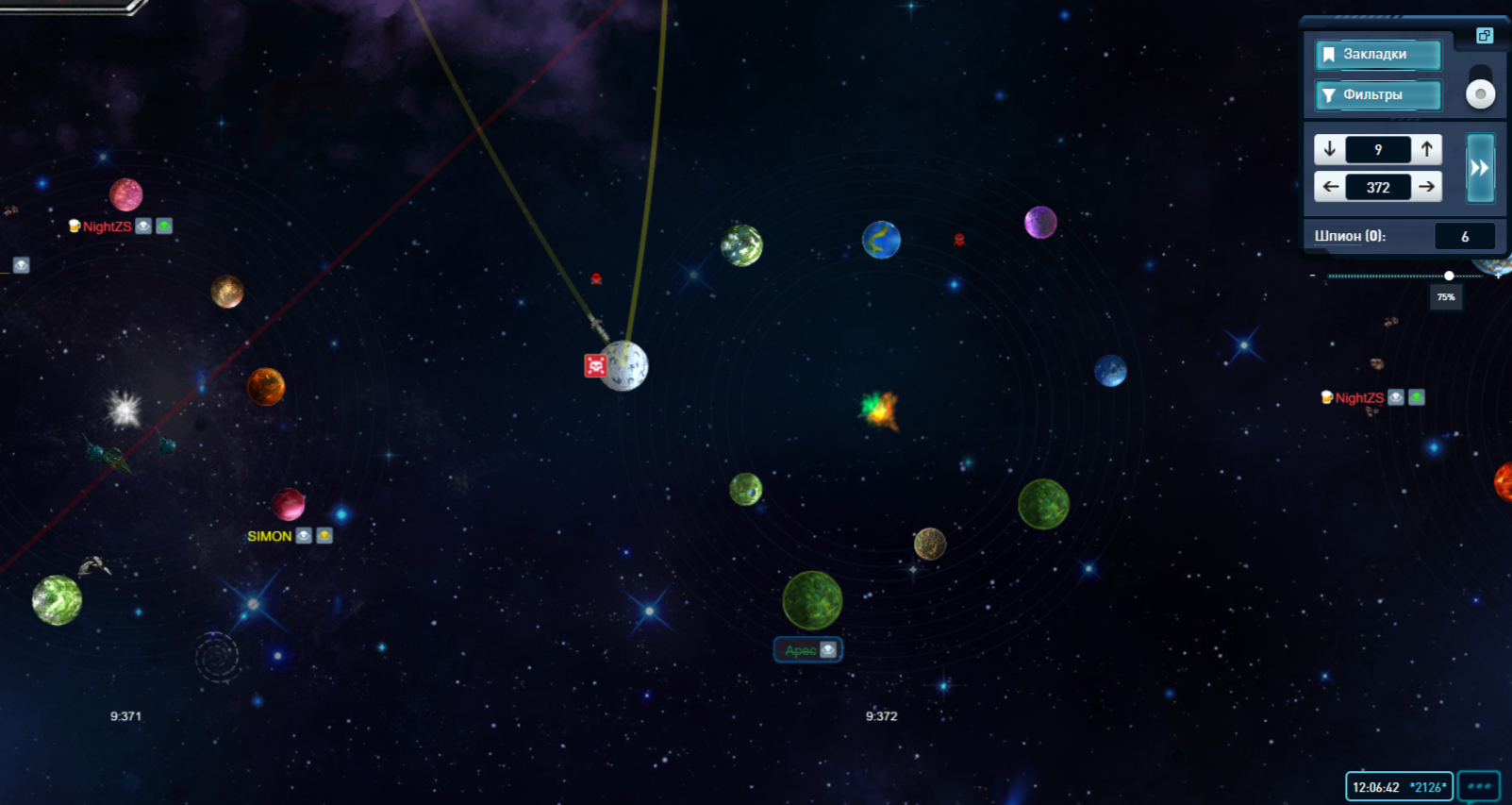Decrease the galaxy number with the down arrow
1512x805 pixels.
pyautogui.click(x=1330, y=149)
